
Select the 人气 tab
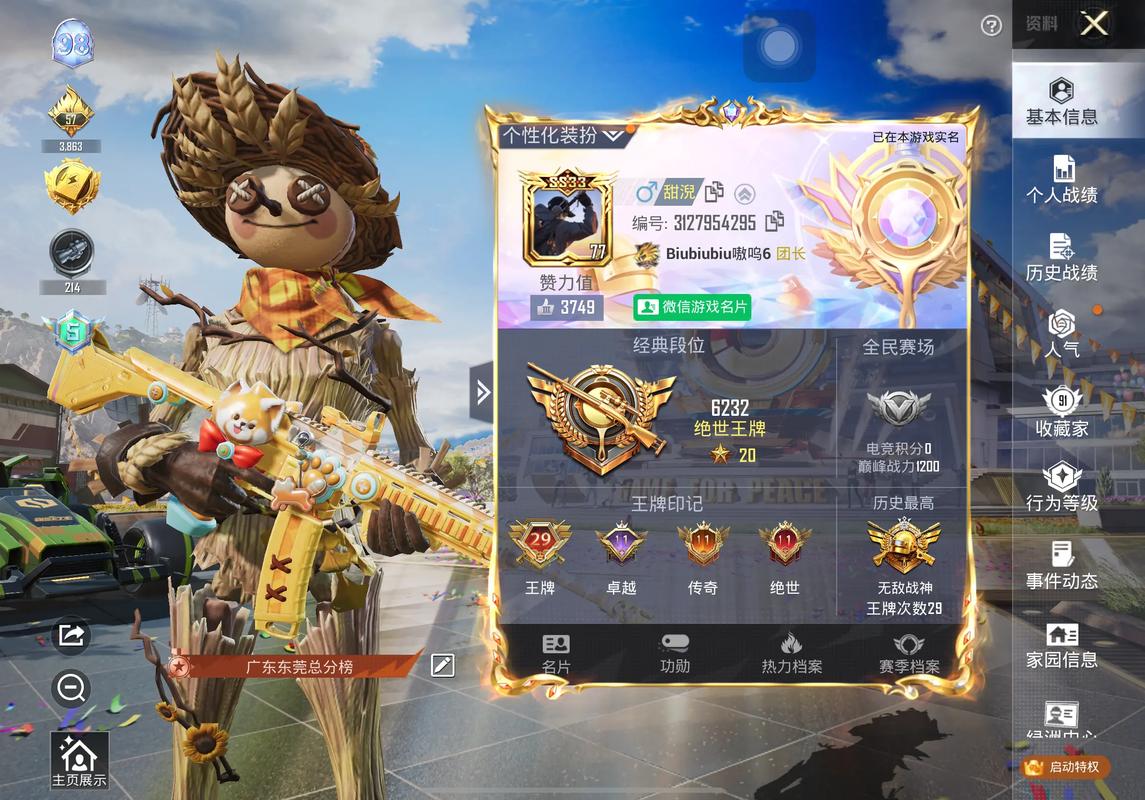[x=1061, y=337]
